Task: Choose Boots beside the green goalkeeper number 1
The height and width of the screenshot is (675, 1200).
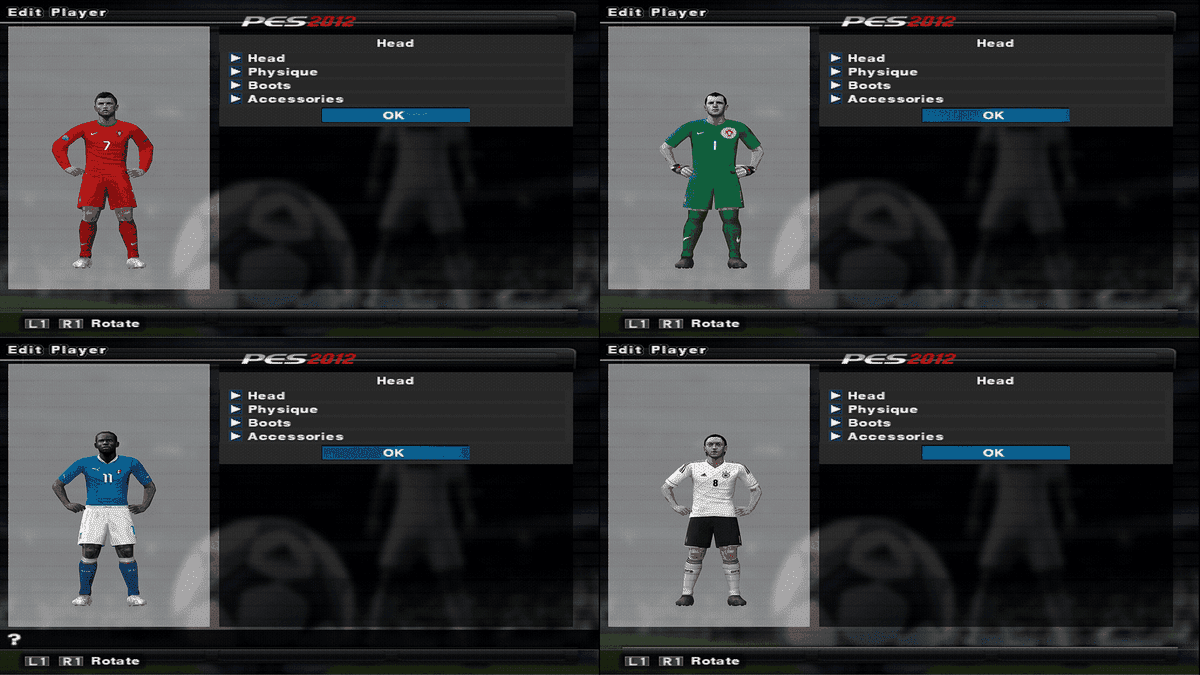Action: [869, 85]
